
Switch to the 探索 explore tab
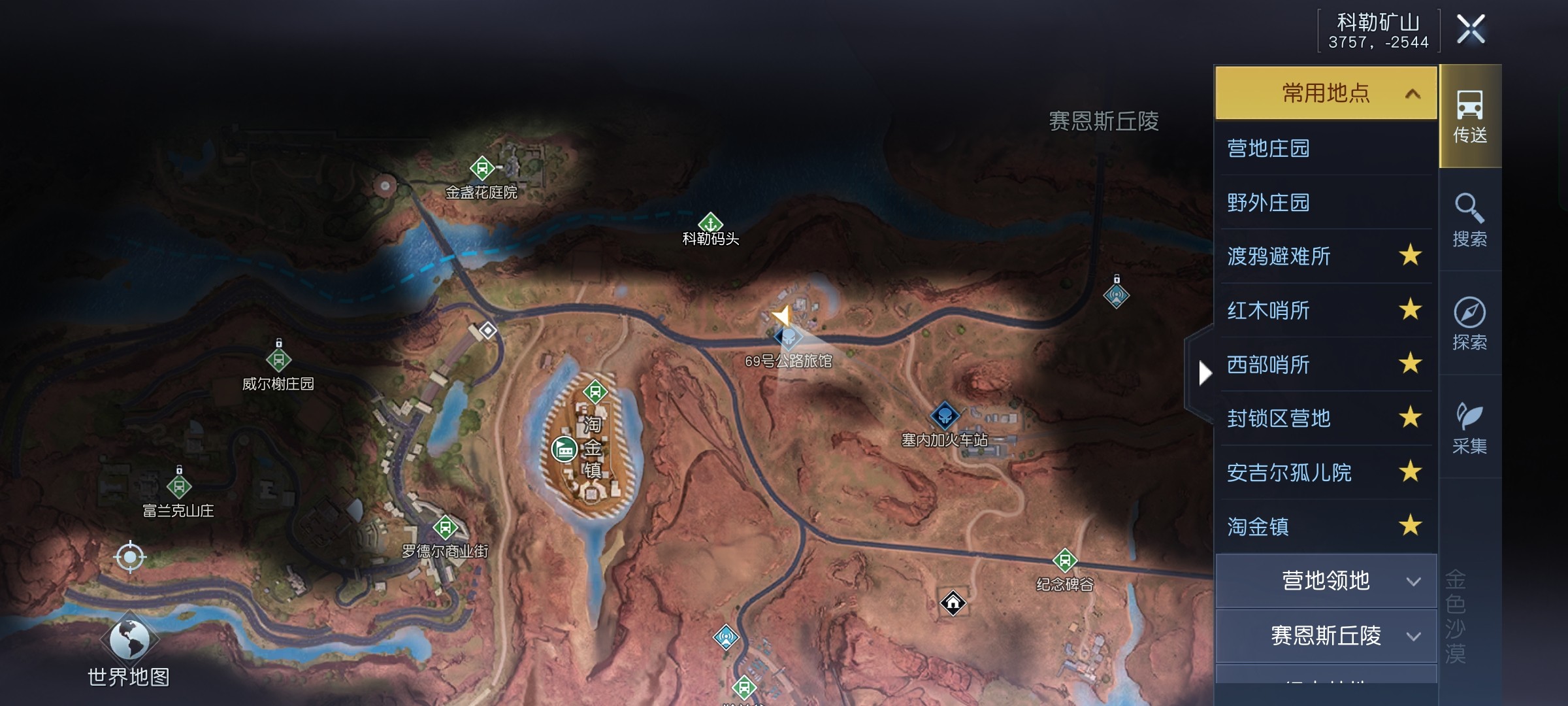click(1470, 323)
